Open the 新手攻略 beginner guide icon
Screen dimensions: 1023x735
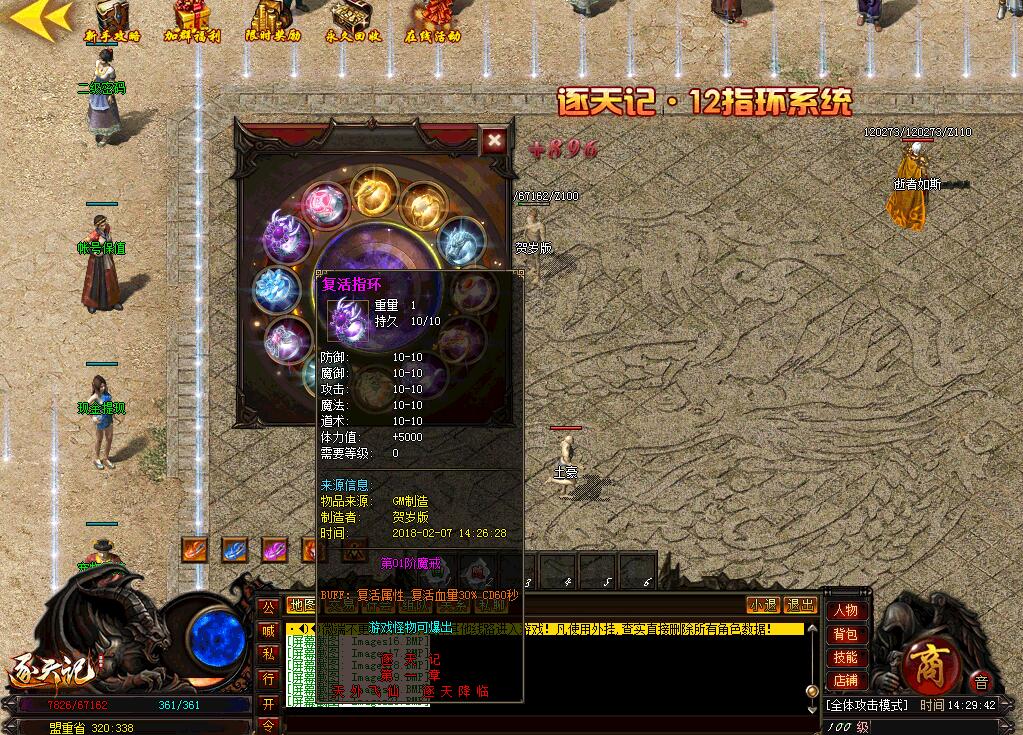(113, 20)
